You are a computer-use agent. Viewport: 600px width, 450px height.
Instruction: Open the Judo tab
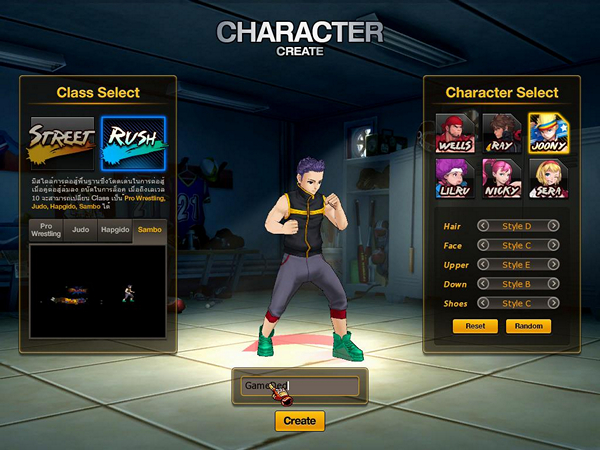82,231
